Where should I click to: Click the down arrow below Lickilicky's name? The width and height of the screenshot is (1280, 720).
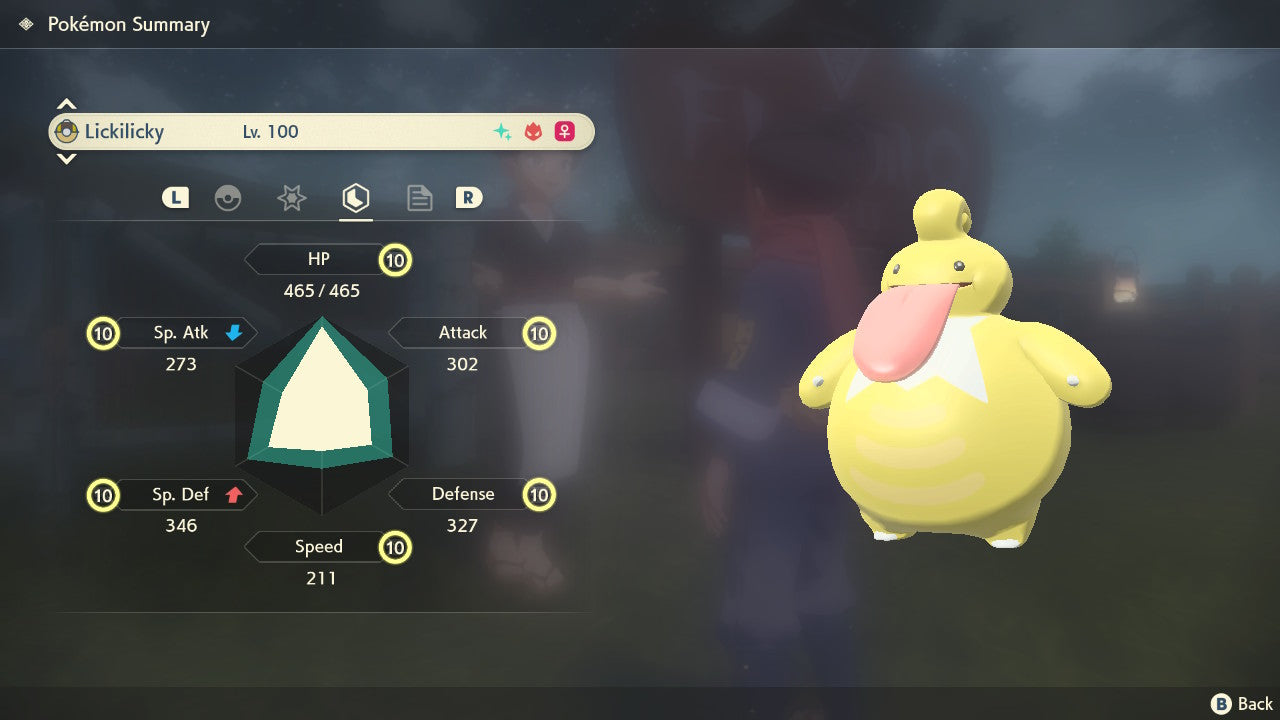tap(66, 158)
